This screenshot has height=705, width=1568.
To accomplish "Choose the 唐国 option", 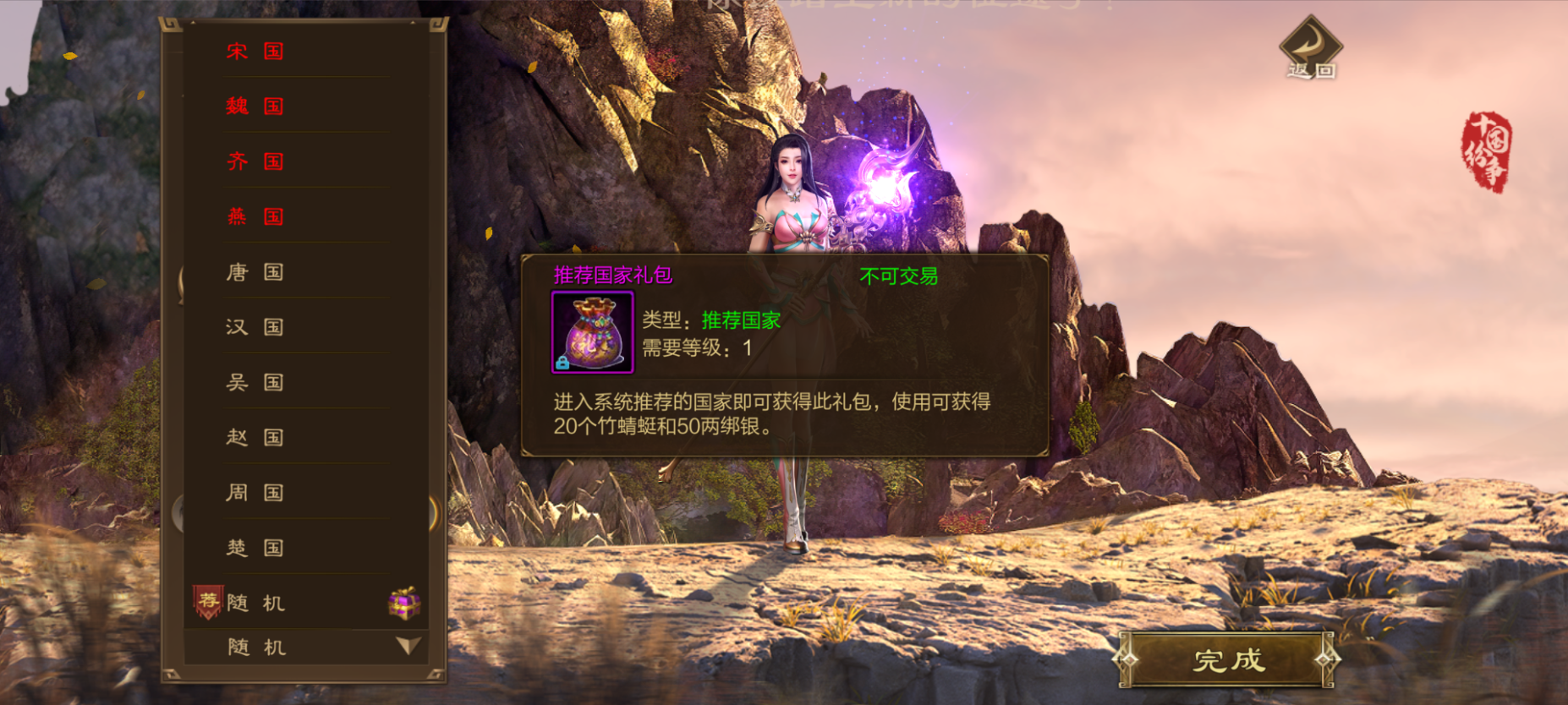I will [x=255, y=272].
